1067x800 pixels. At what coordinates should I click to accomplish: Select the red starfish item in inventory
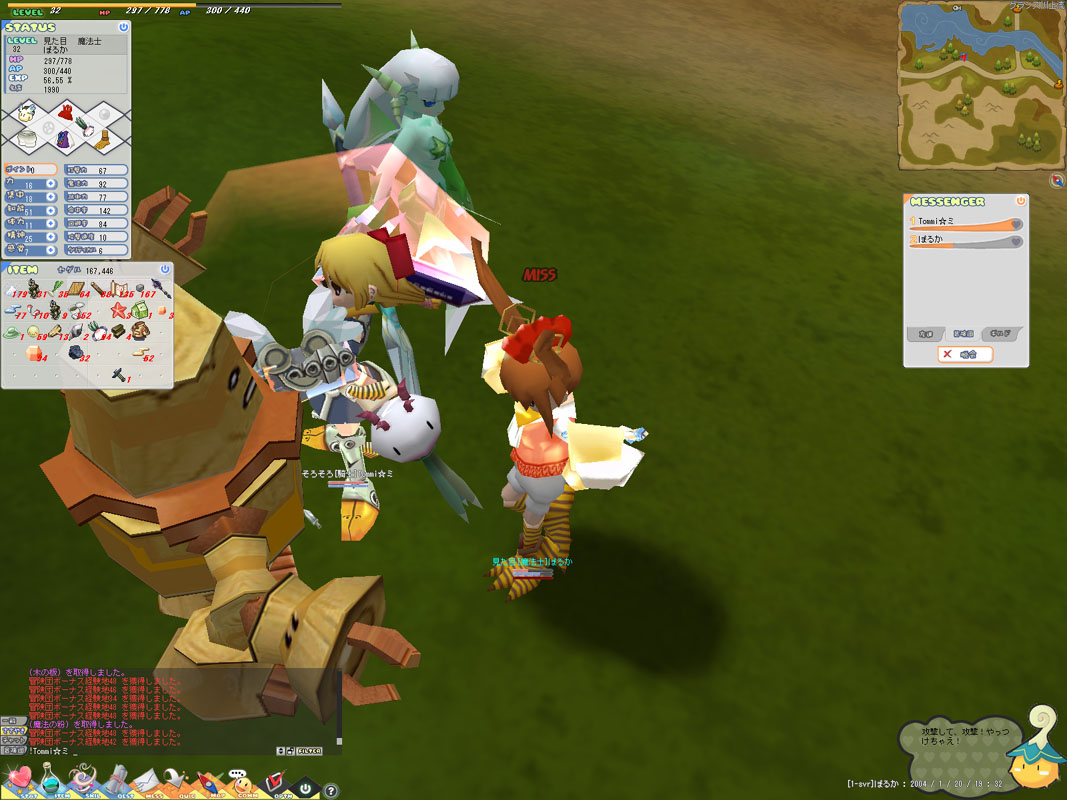(x=119, y=310)
